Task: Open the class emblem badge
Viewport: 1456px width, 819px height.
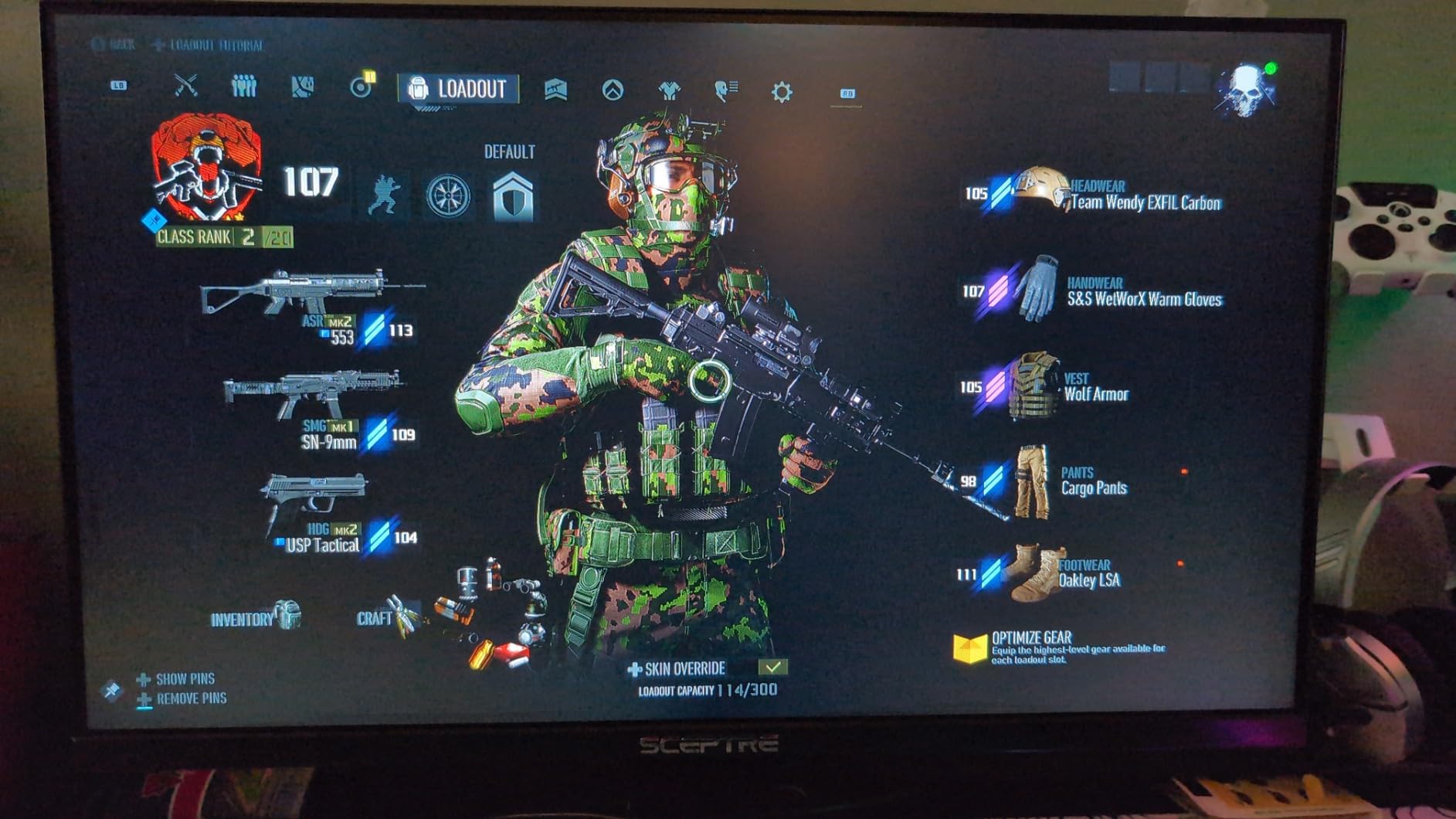Action: (206, 168)
